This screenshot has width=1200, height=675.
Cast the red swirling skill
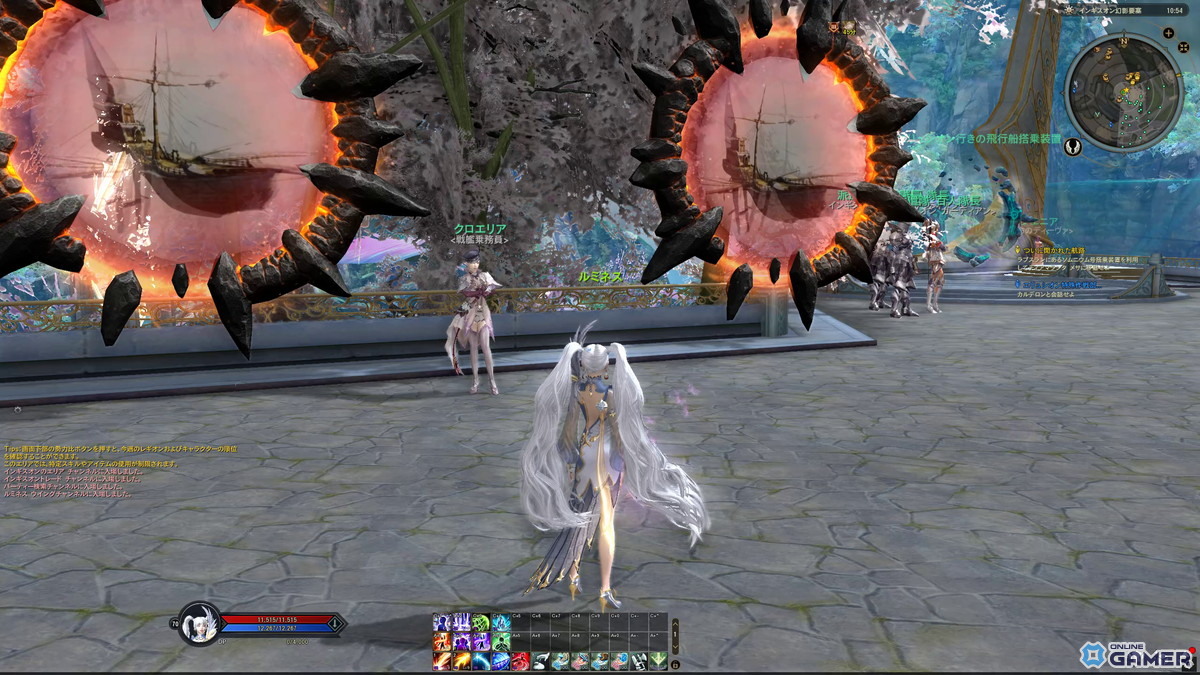pos(520,661)
